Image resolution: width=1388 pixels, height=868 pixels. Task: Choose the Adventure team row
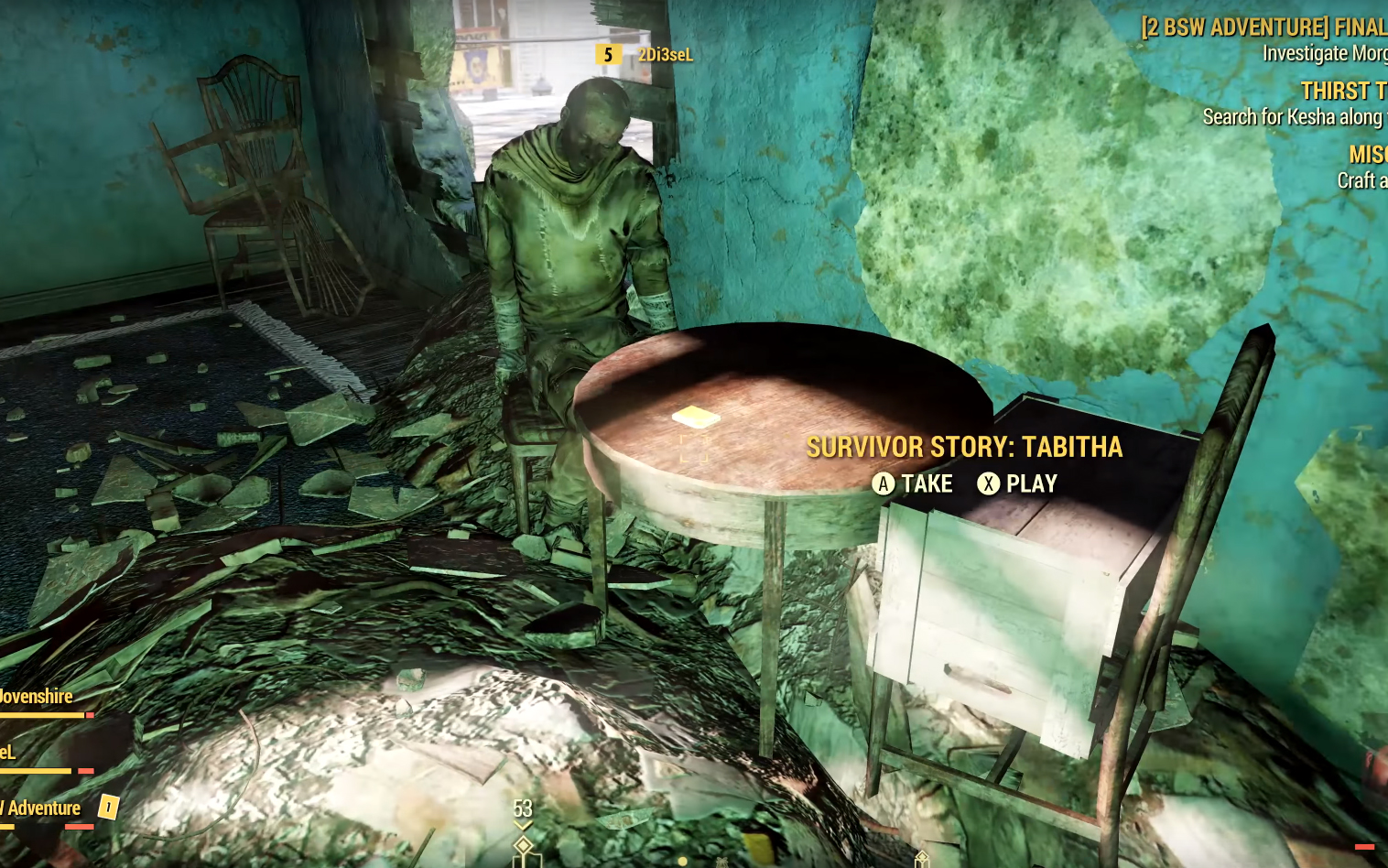point(42,808)
